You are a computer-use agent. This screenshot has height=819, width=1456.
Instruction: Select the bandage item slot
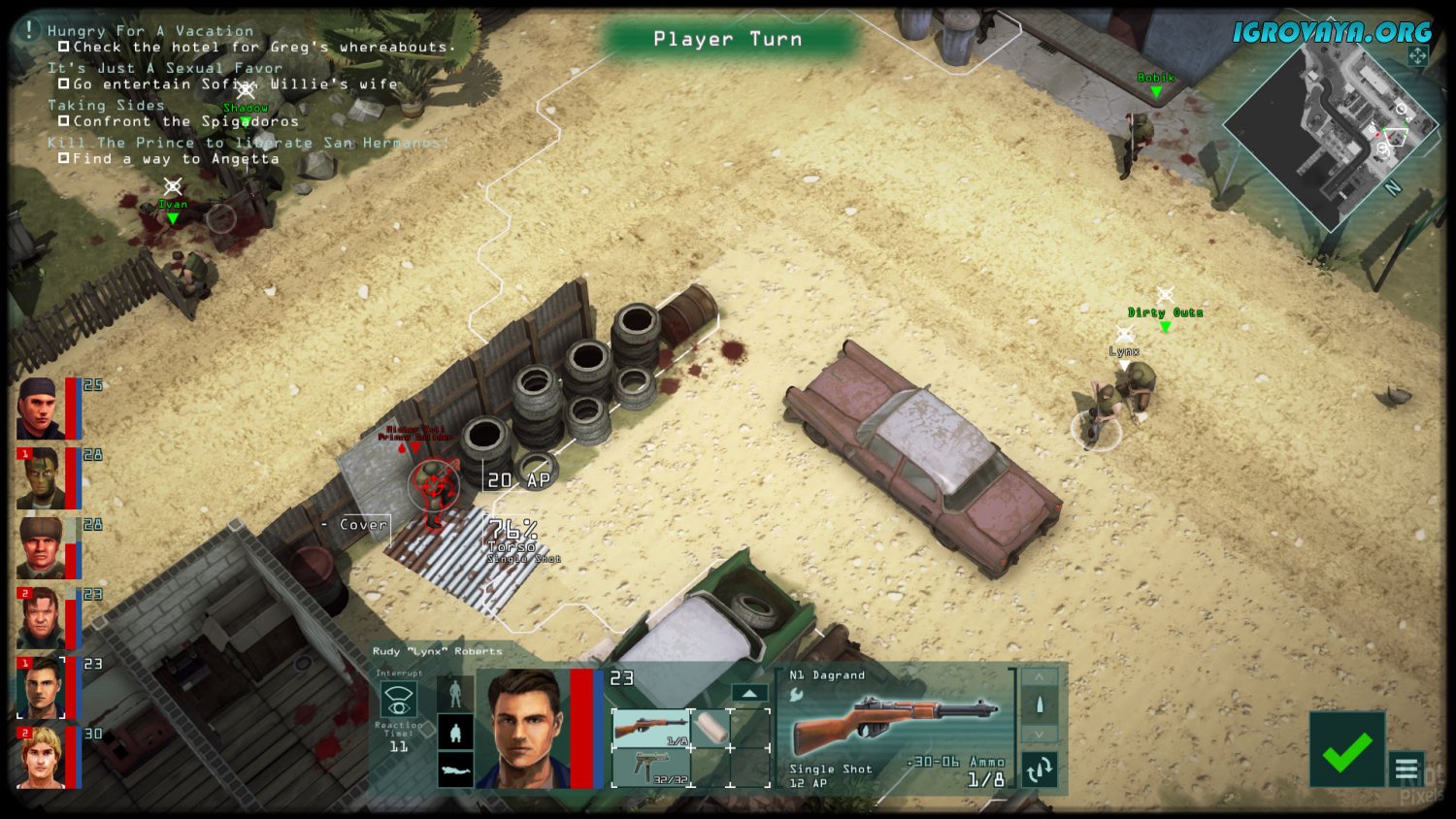click(711, 729)
